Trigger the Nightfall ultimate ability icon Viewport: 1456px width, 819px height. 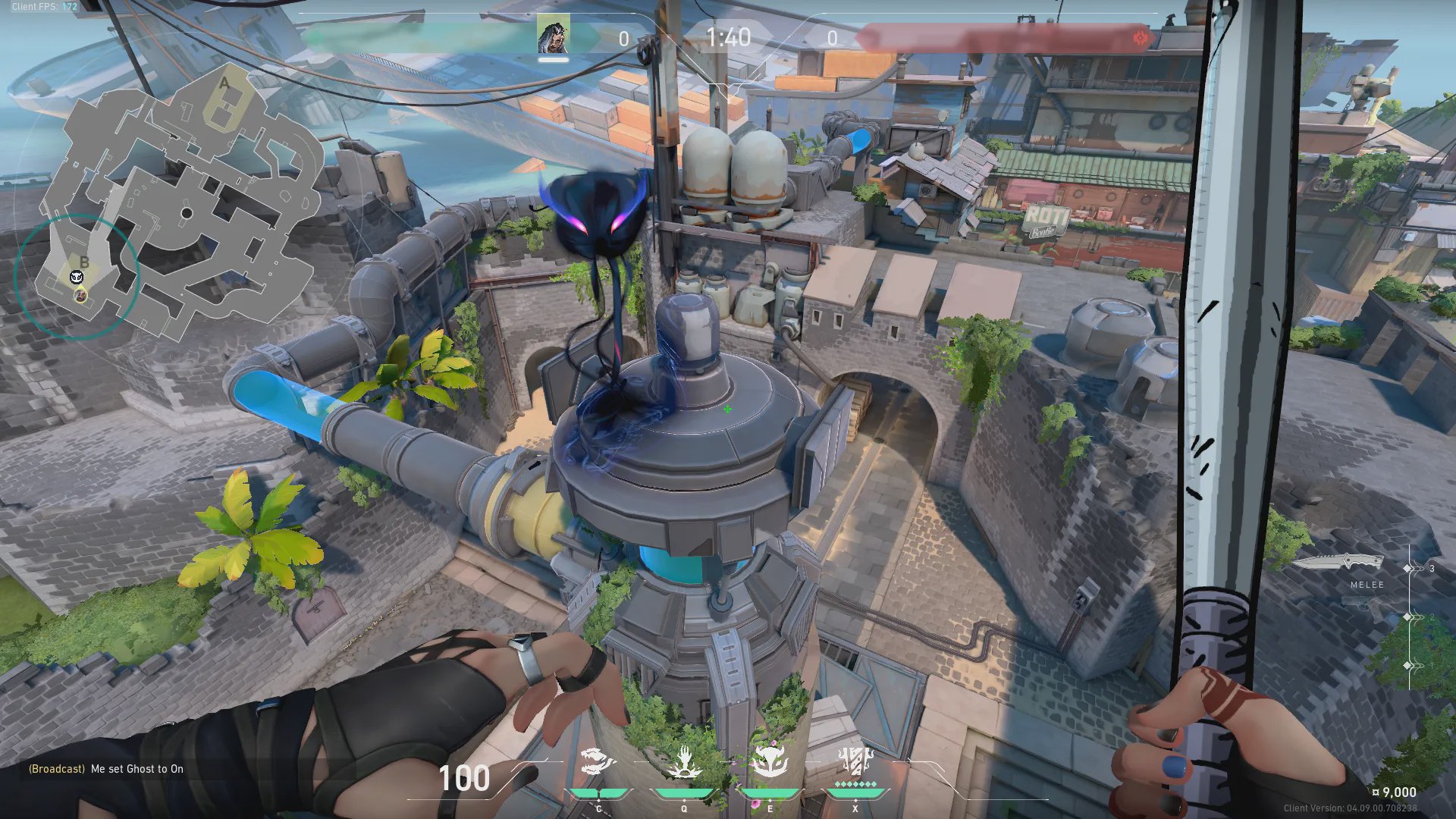[855, 762]
